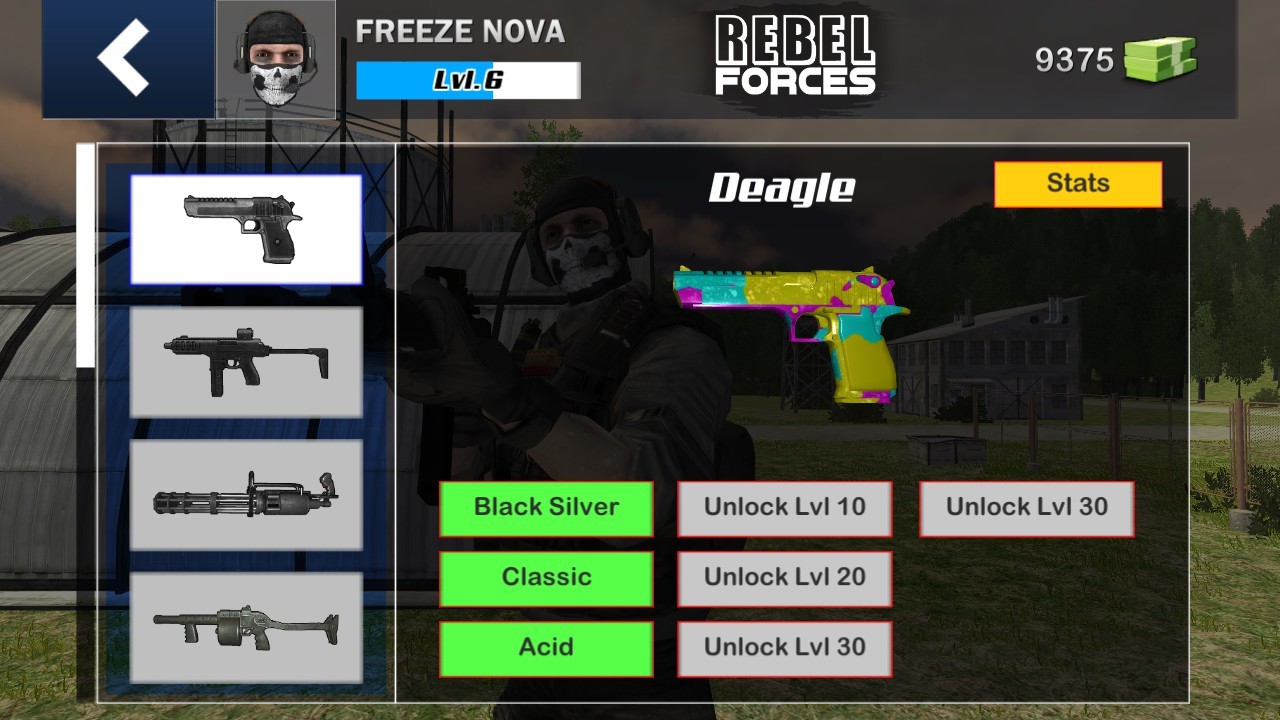This screenshot has height=720, width=1280.
Task: Click the Unlock Lvl 20 skin slot
Action: (x=785, y=578)
